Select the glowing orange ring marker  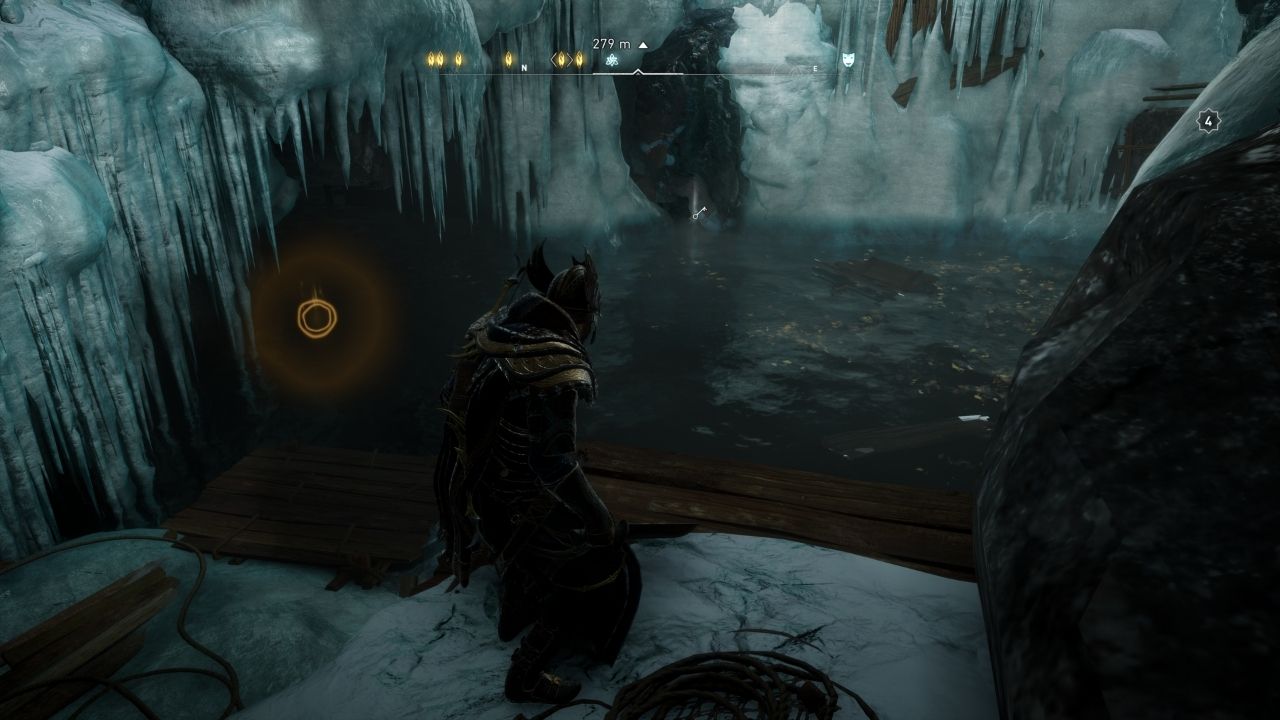pyautogui.click(x=317, y=317)
